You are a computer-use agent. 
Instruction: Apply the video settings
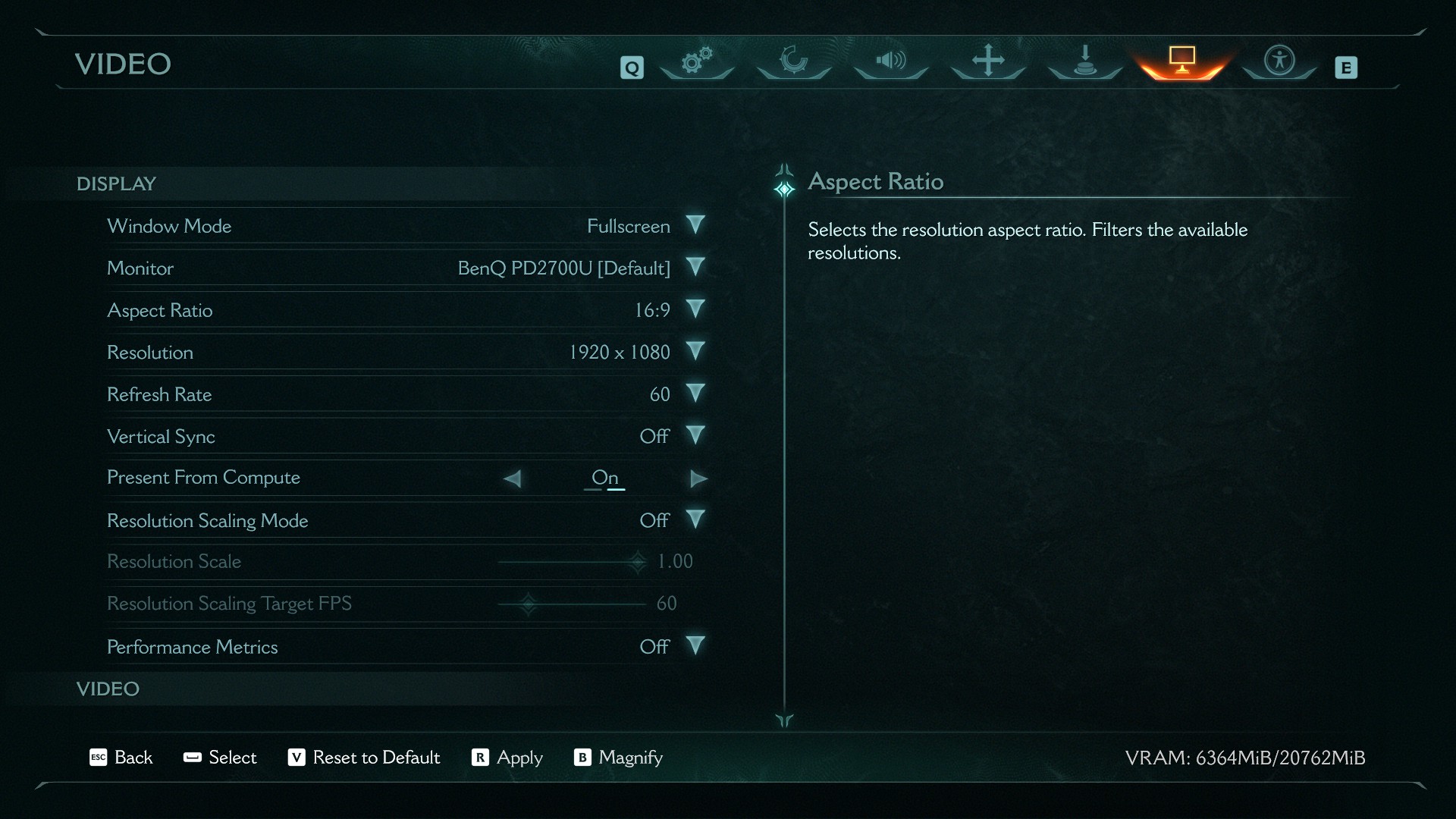(507, 758)
